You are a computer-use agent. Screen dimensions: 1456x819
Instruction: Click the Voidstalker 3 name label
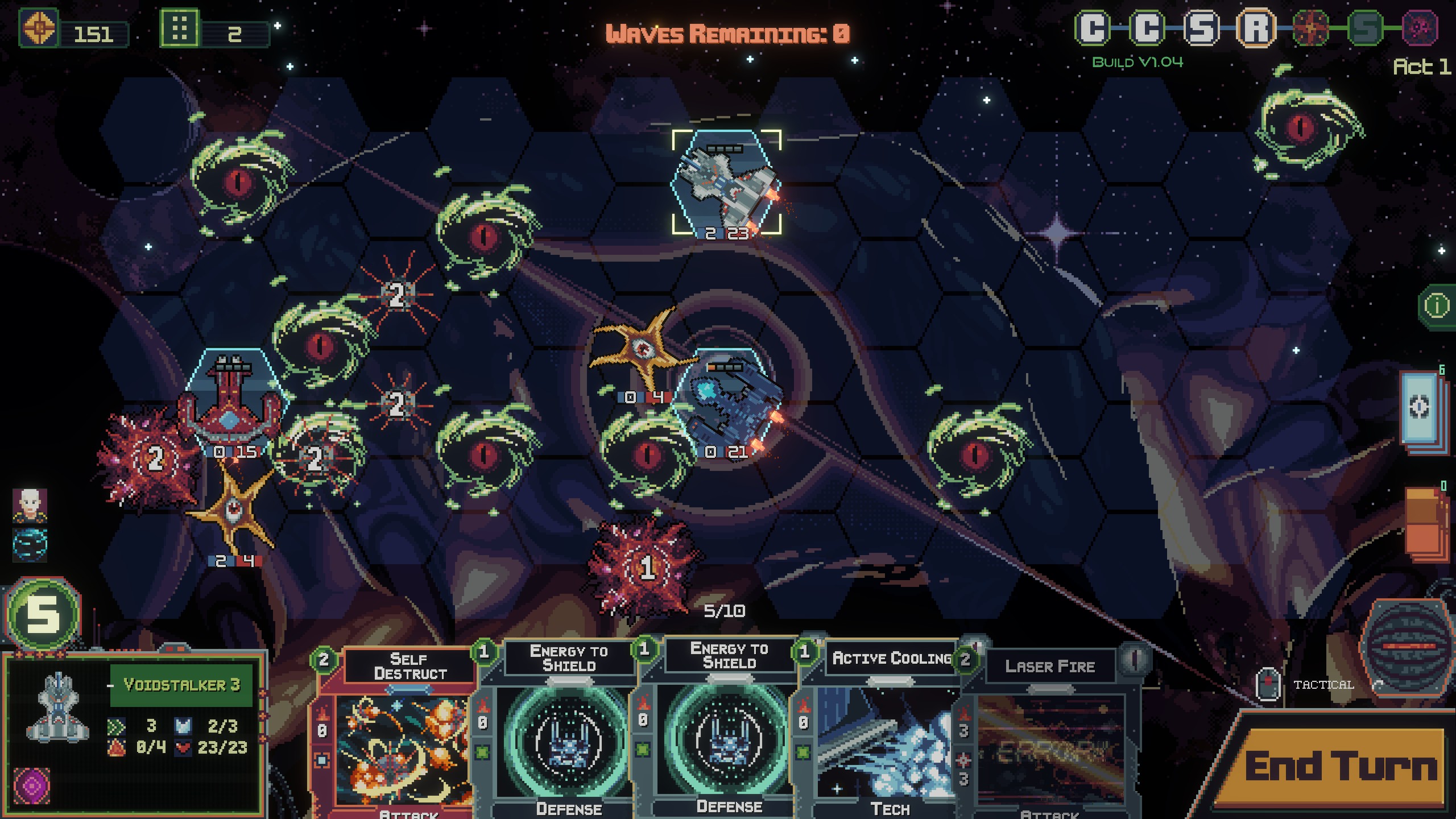[x=181, y=685]
